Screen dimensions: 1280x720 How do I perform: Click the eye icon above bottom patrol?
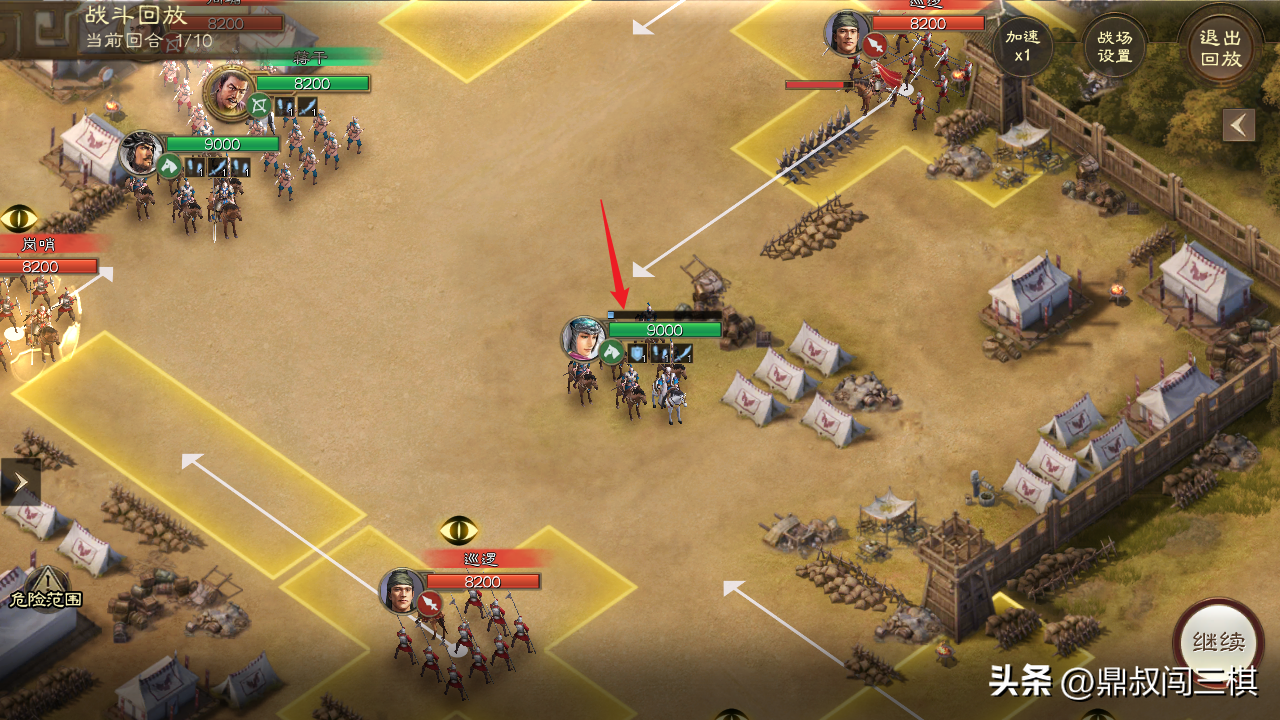459,529
